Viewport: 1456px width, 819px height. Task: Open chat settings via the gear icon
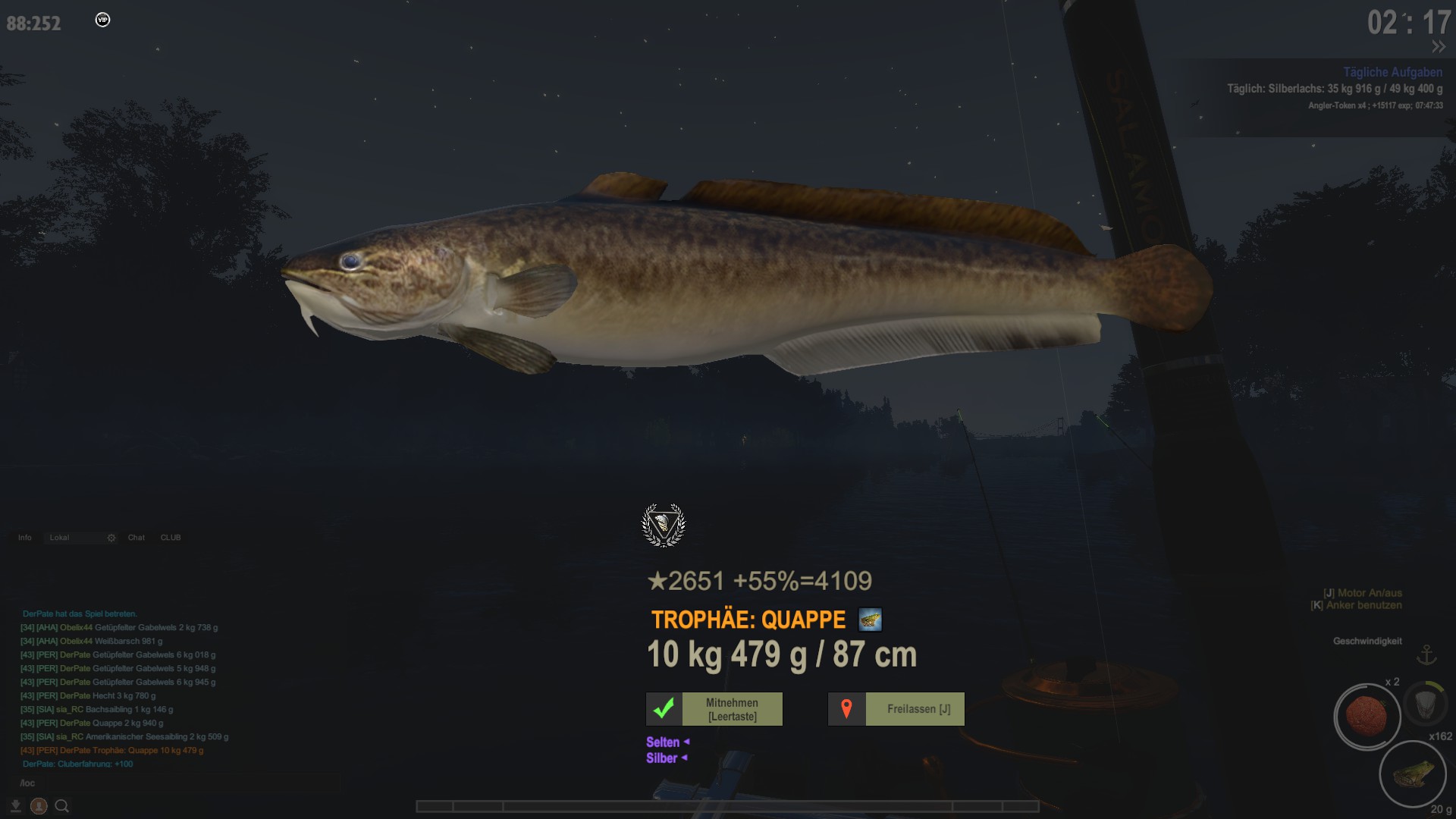[x=111, y=538]
